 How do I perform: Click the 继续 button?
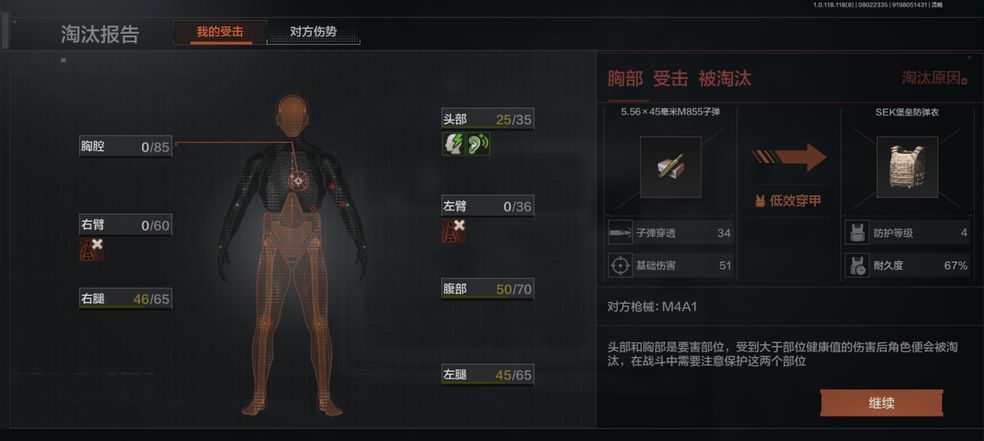pos(881,402)
